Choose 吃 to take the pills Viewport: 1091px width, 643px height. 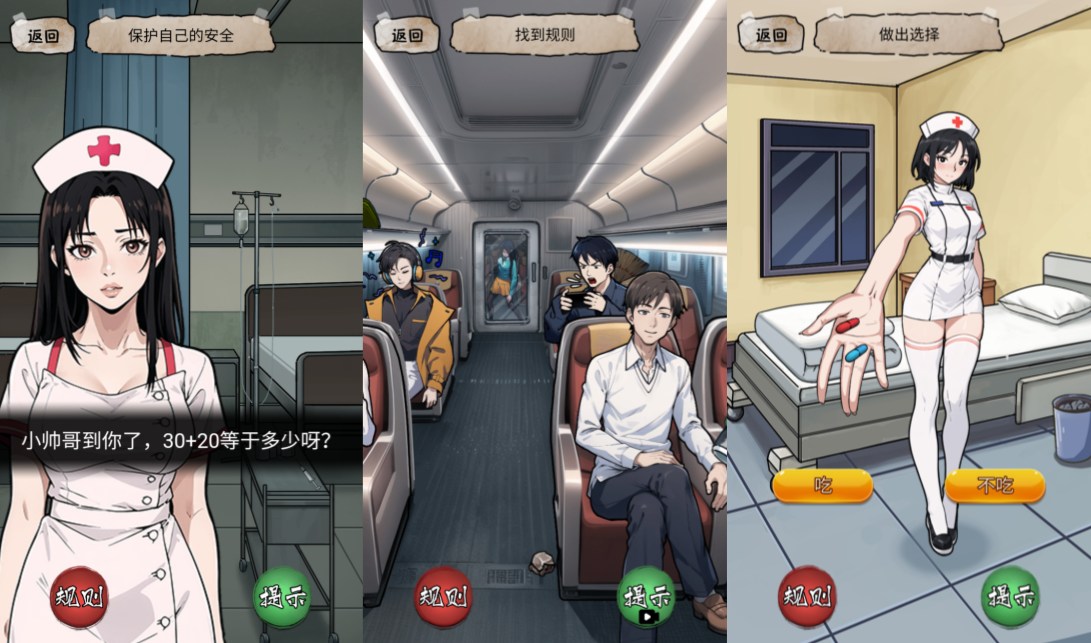(822, 486)
